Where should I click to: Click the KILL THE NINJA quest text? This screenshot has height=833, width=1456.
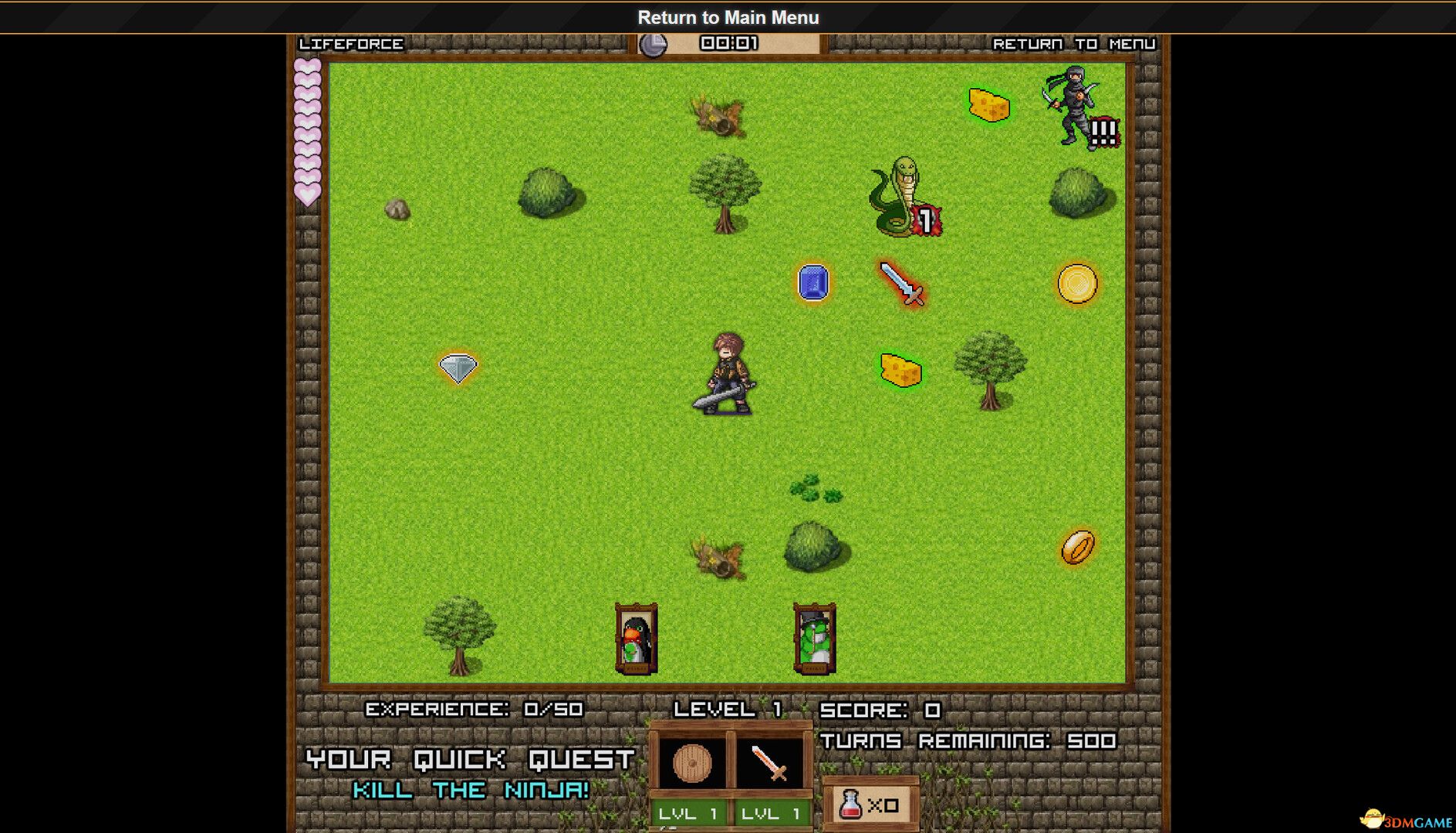click(x=471, y=789)
